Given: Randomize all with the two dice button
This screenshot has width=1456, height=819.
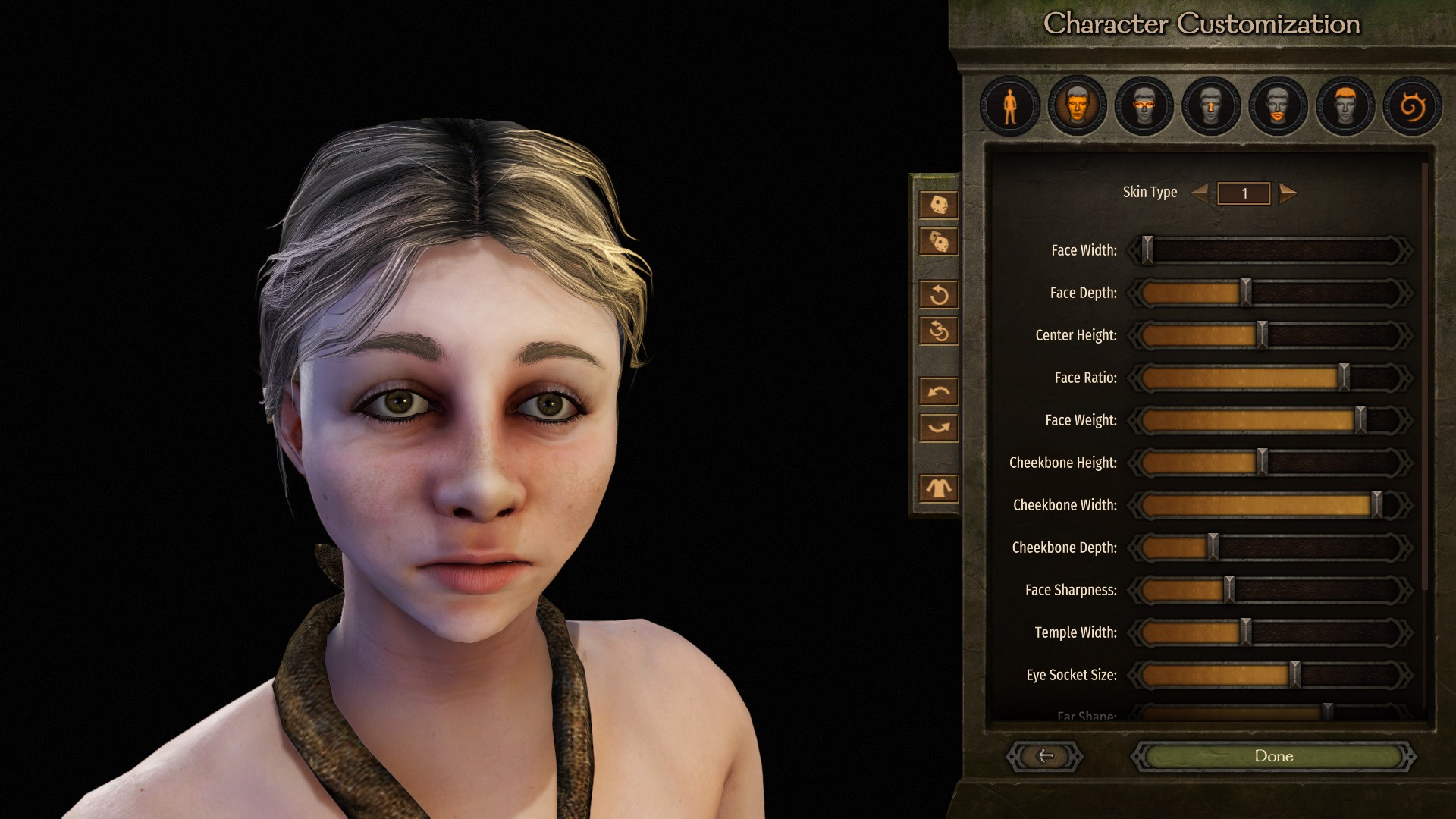Looking at the screenshot, I should click(x=939, y=242).
